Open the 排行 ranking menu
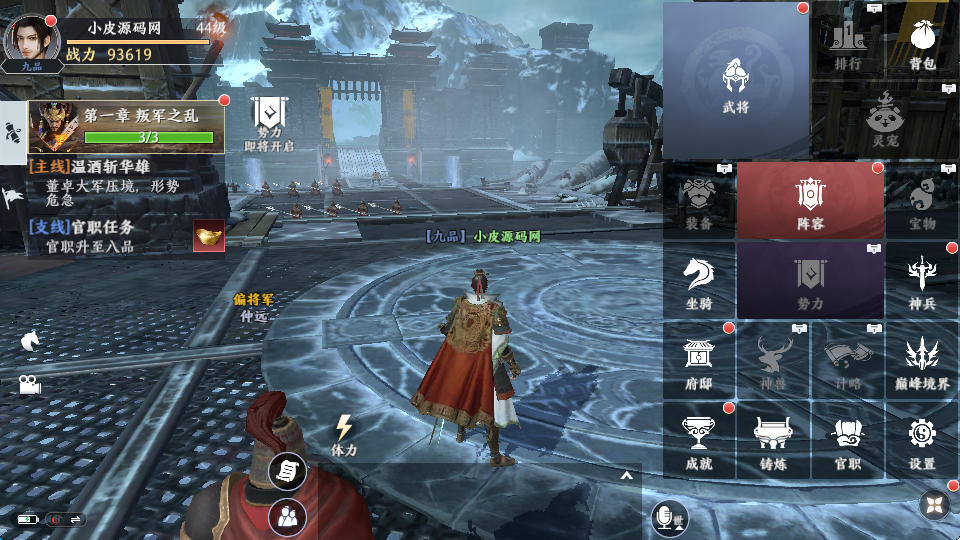The height and width of the screenshot is (540, 960). [847, 44]
